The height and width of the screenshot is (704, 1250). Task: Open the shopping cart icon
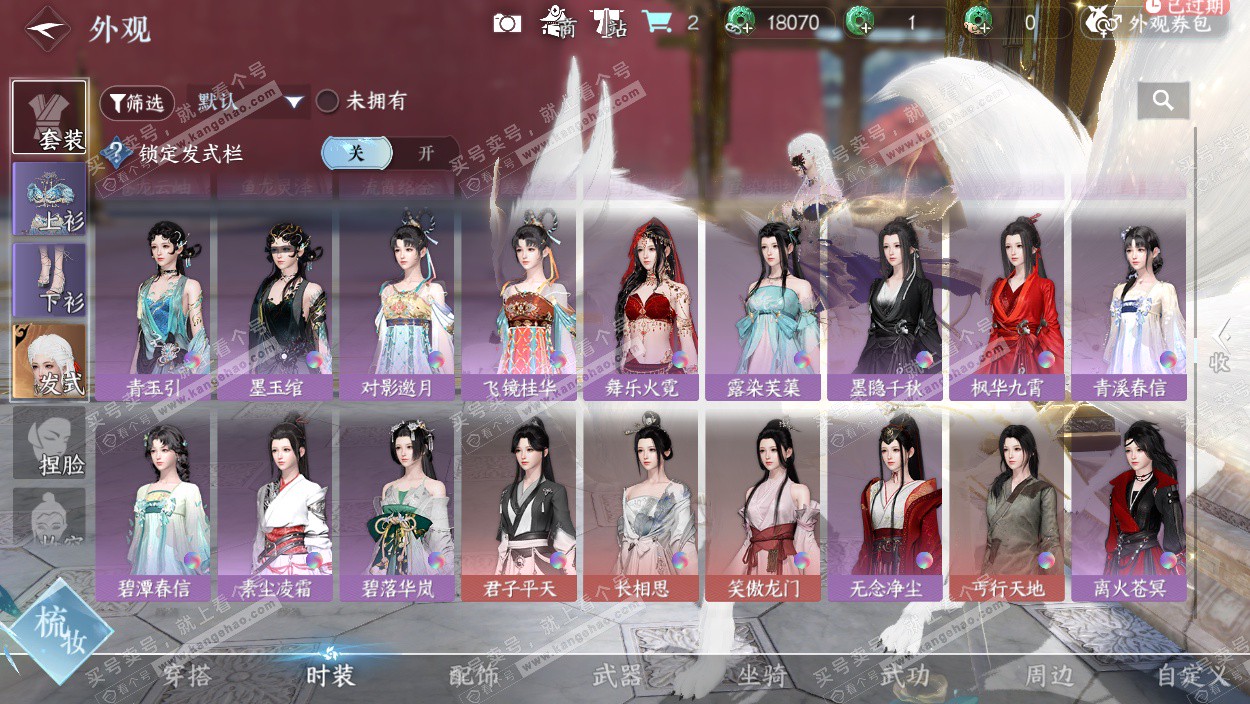[657, 22]
